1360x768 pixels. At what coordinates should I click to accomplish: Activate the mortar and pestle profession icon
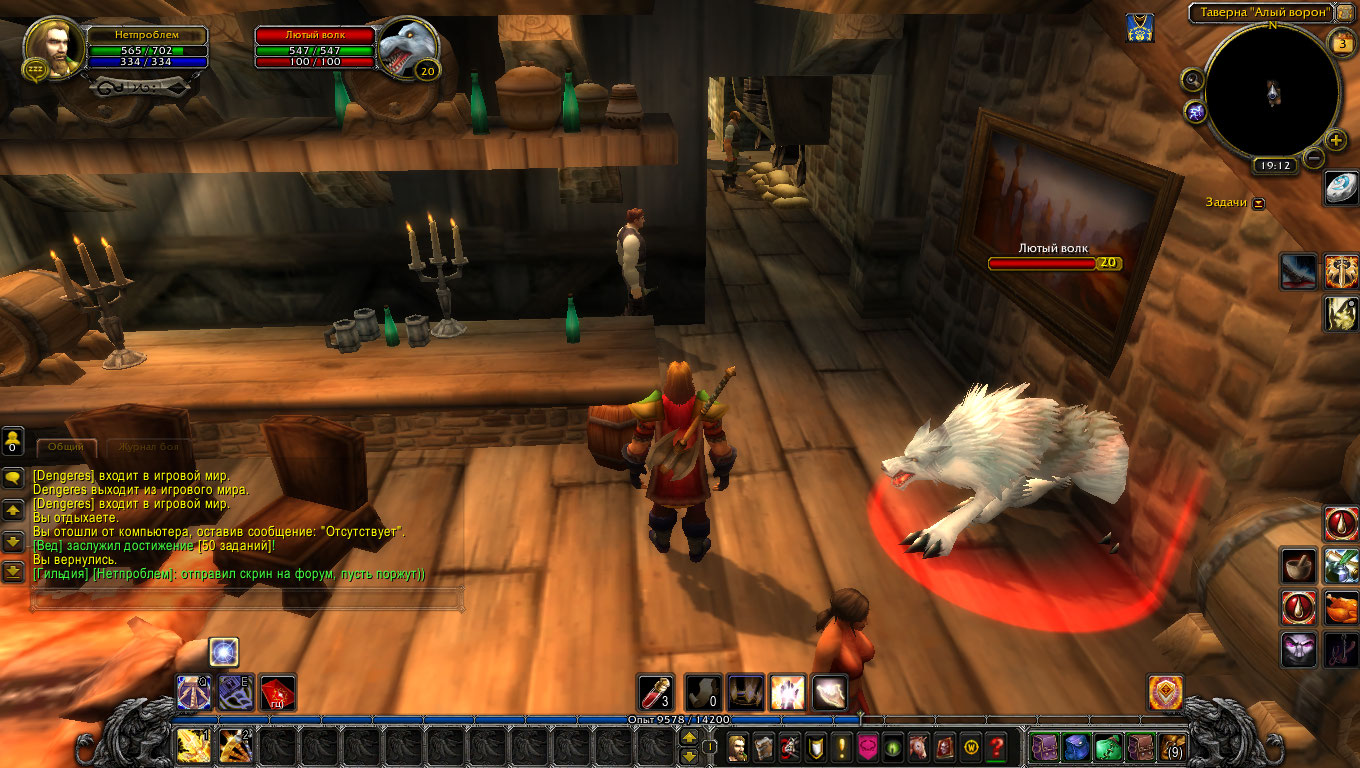coord(1299,566)
